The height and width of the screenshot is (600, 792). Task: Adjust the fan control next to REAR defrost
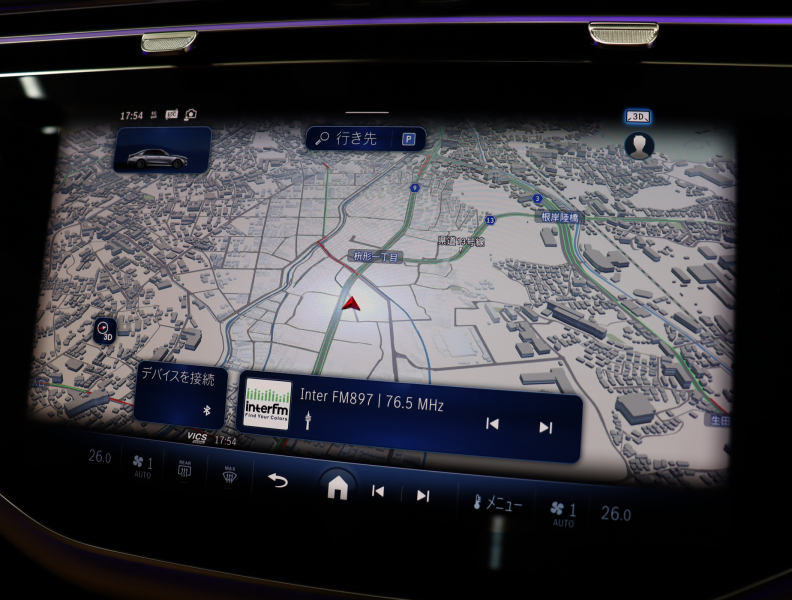click(143, 464)
